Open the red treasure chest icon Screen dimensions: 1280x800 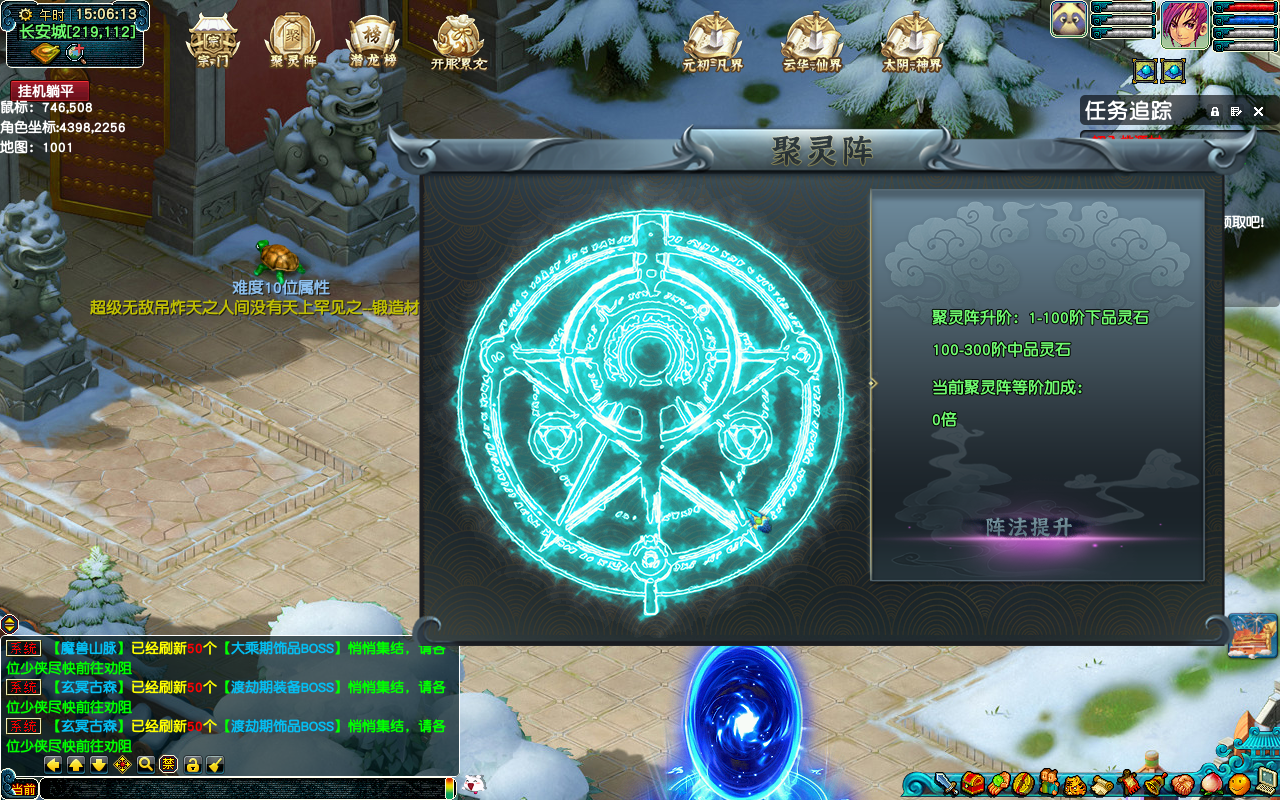point(971,783)
